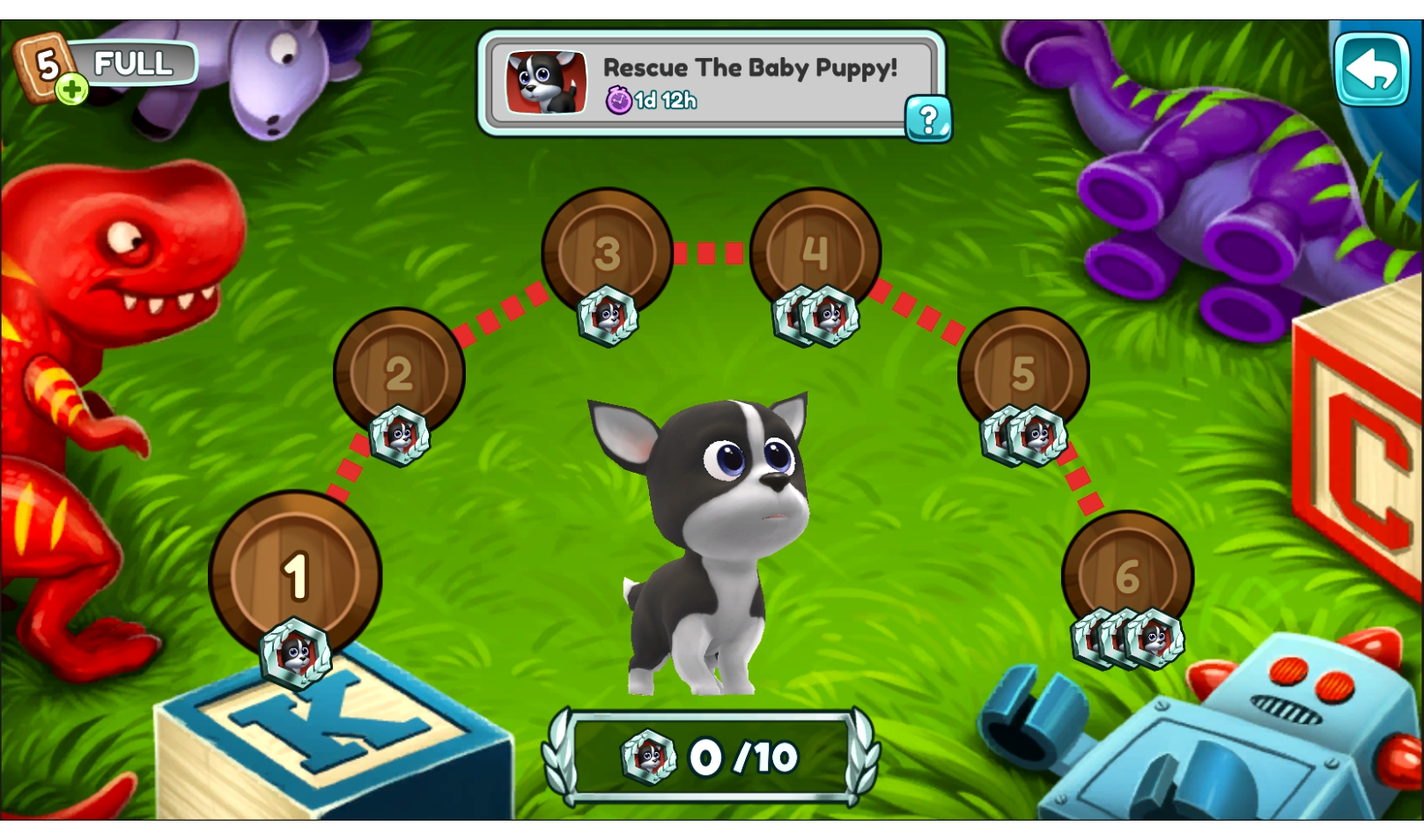Select level 3 on the path
Screen dimensions: 1424x840
(x=607, y=253)
